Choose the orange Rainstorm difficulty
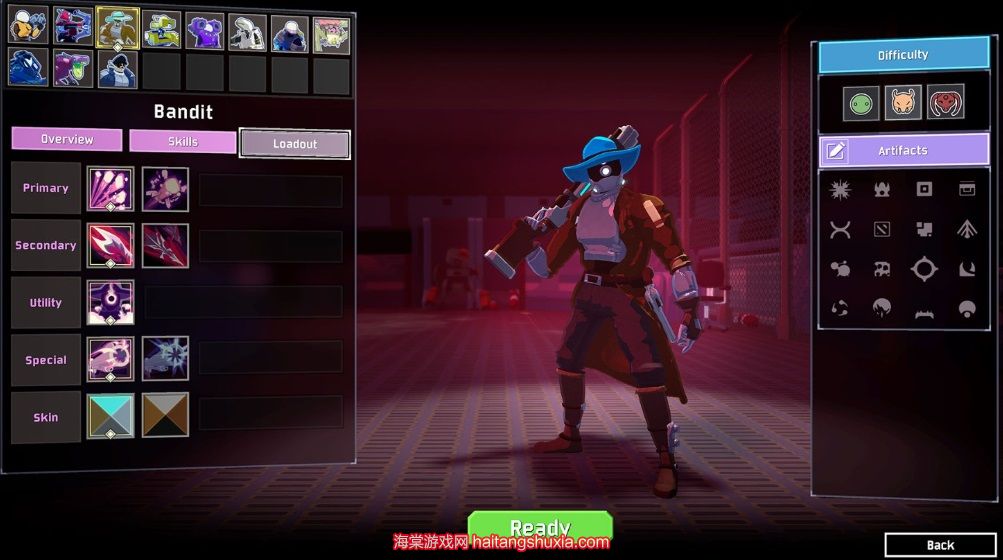 click(x=903, y=102)
